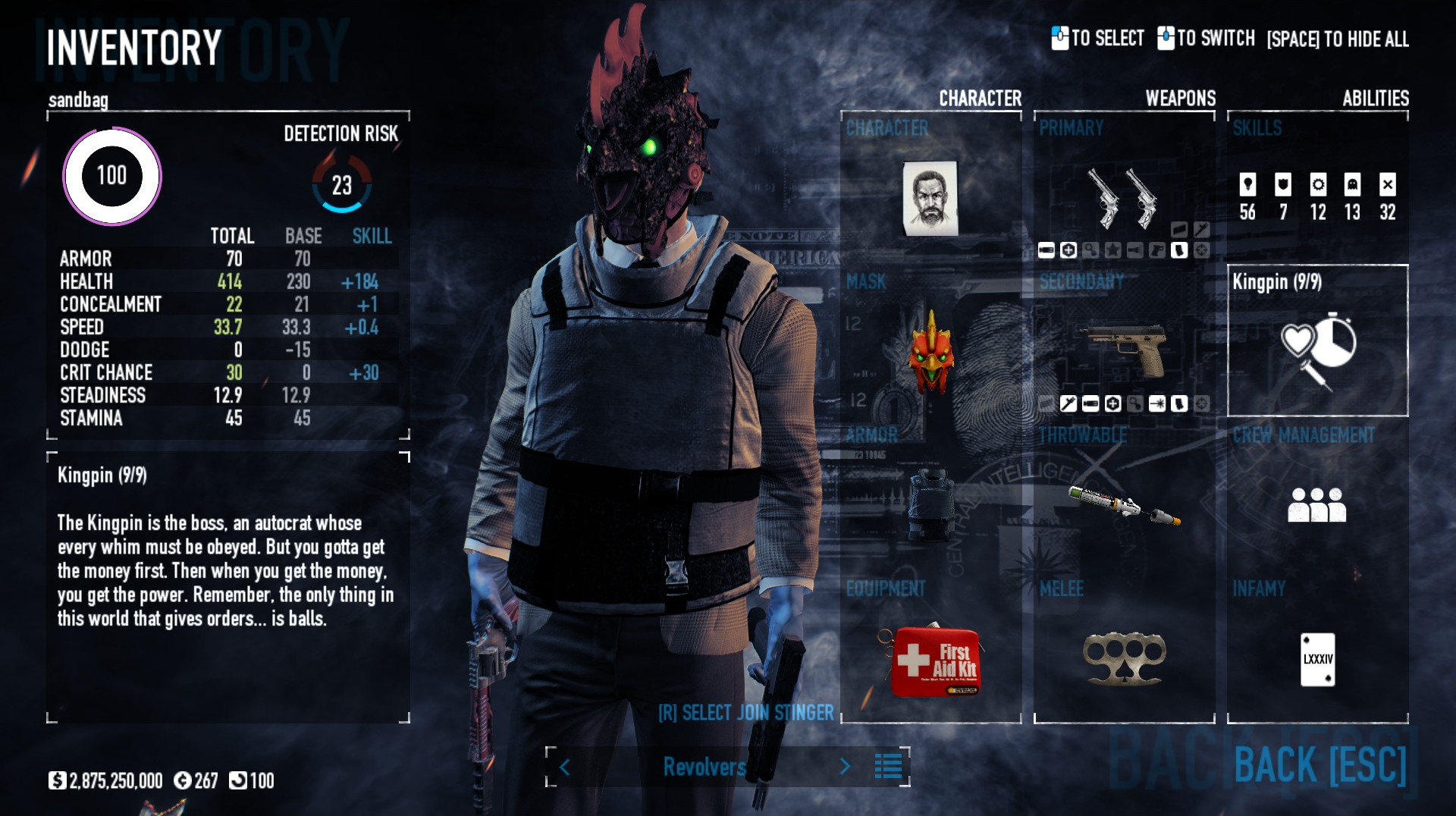Choose the First Aid Kit equipment slot
Screen dimensions: 1456x816
pyautogui.click(x=934, y=661)
